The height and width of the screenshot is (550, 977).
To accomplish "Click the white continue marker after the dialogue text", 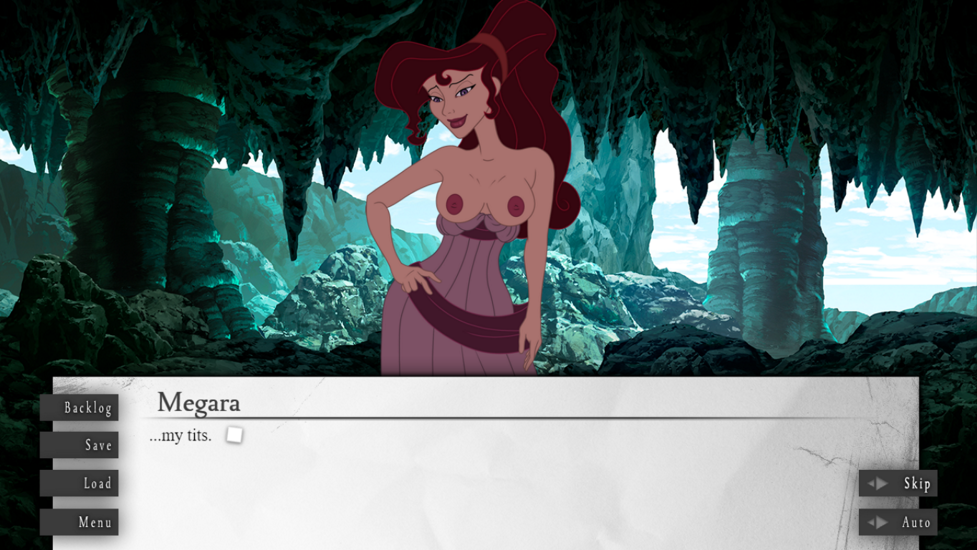I will pos(234,435).
